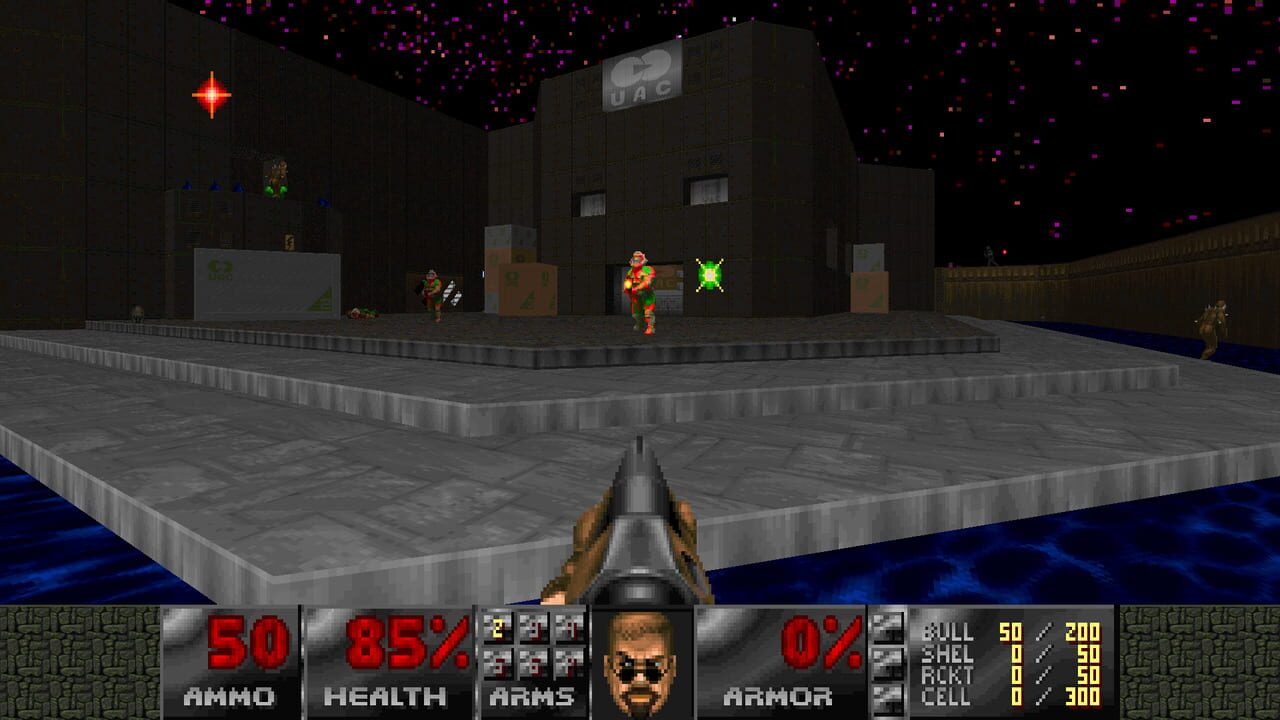Click the SHEL ammo row in the HUD

pyautogui.click(x=1010, y=656)
